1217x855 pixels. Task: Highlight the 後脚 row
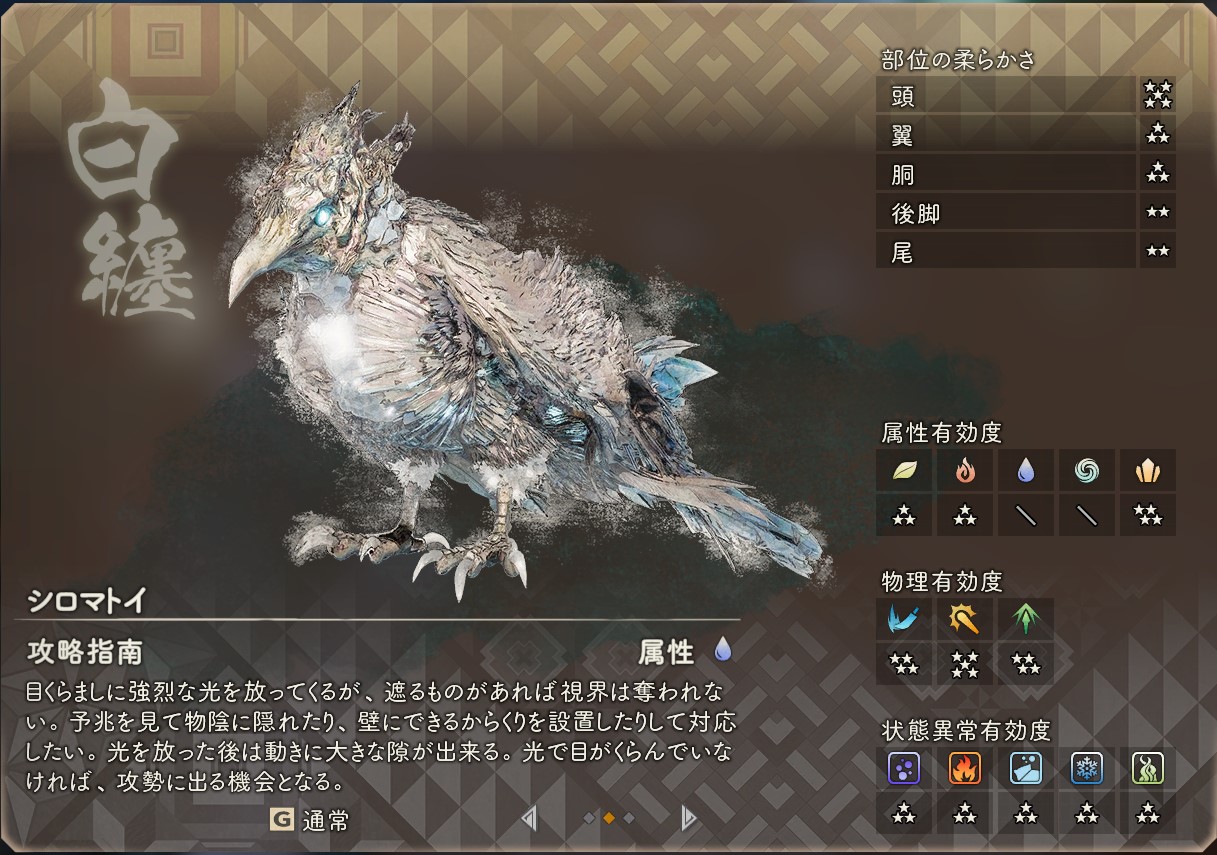[x=1006, y=212]
